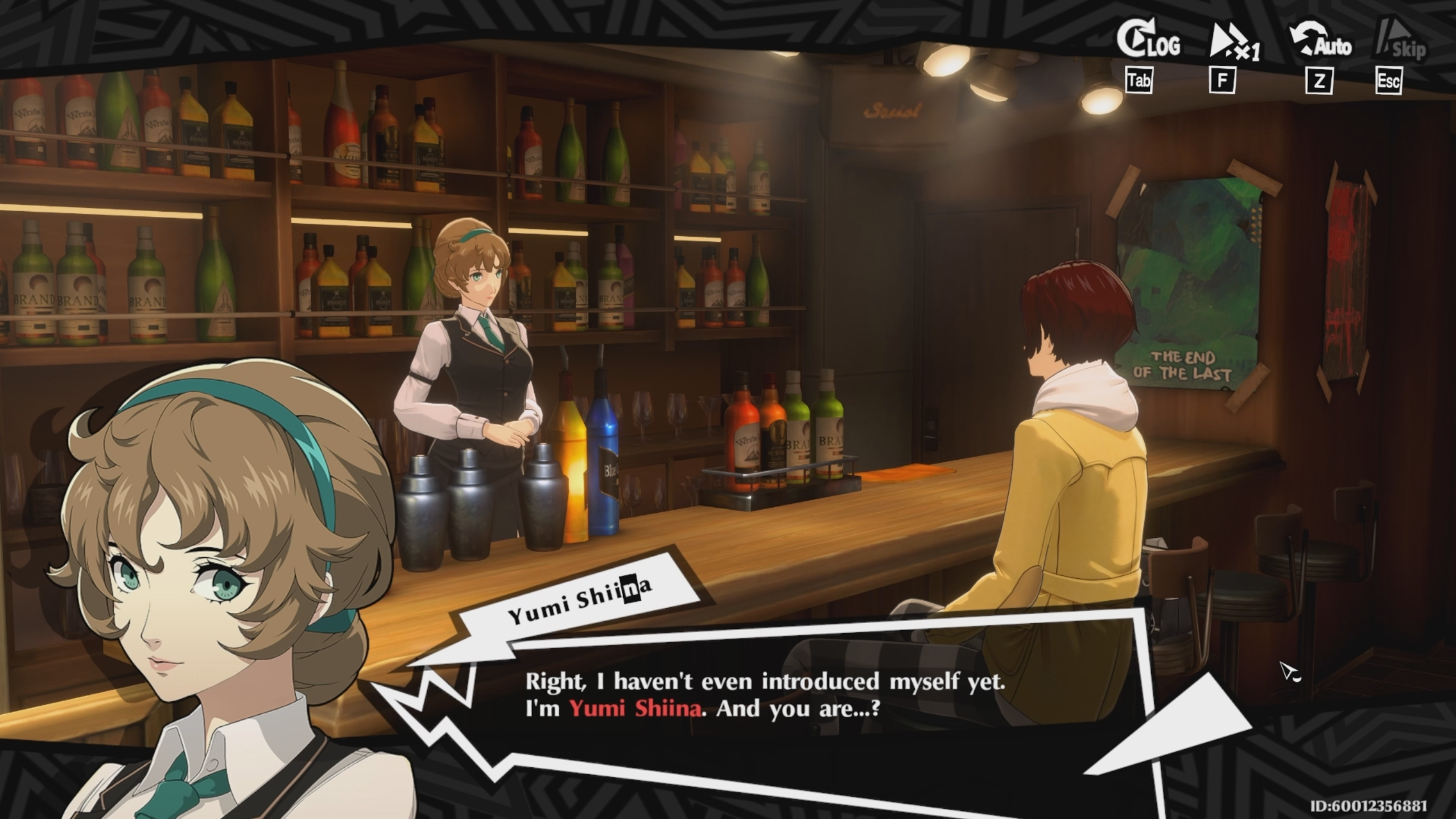Open the dialogue Log

[x=1148, y=42]
